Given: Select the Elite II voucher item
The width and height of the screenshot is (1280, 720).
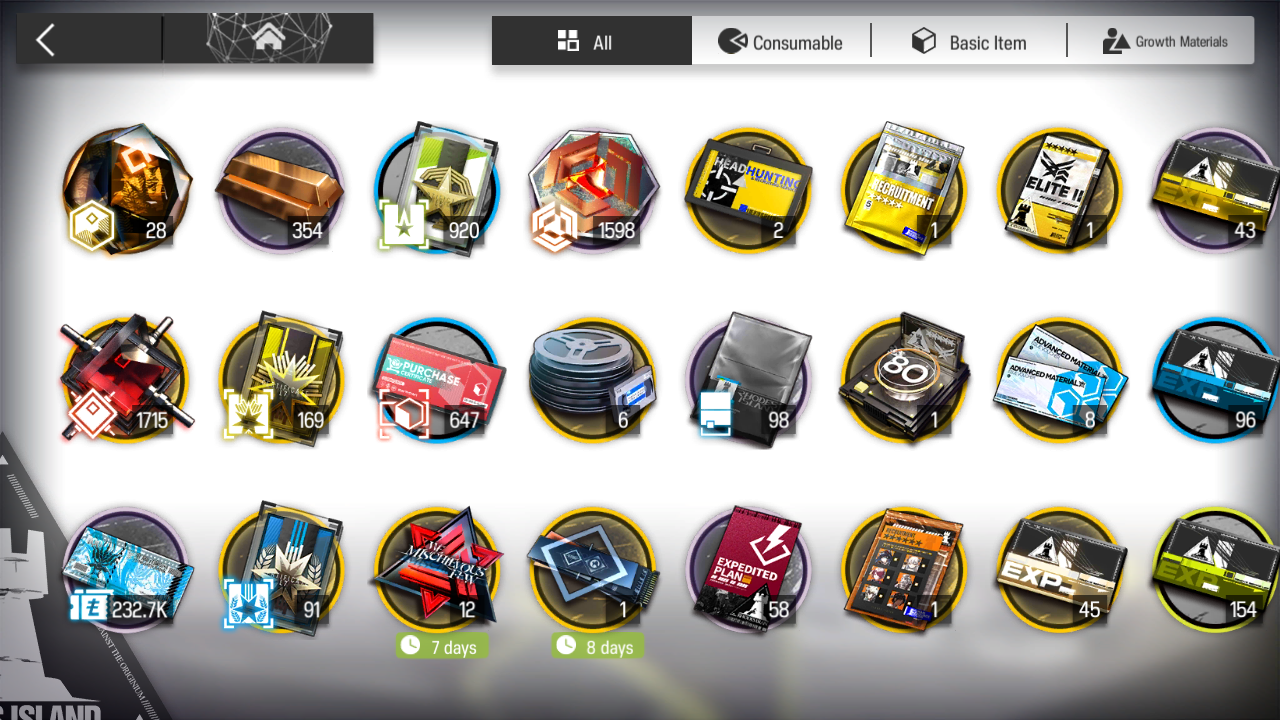Looking at the screenshot, I should point(1060,190).
